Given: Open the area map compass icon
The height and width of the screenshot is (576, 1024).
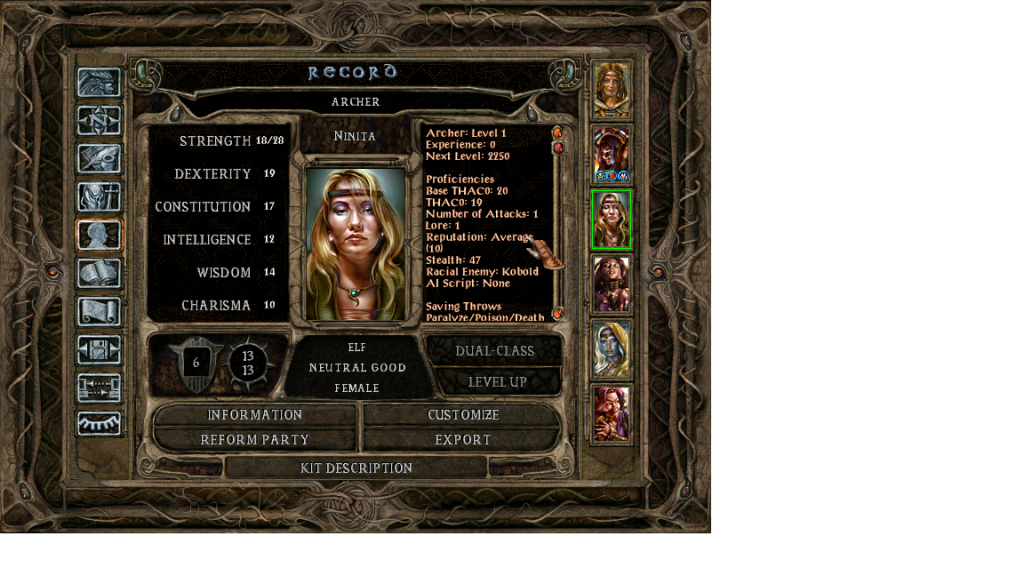Looking at the screenshot, I should (x=99, y=120).
